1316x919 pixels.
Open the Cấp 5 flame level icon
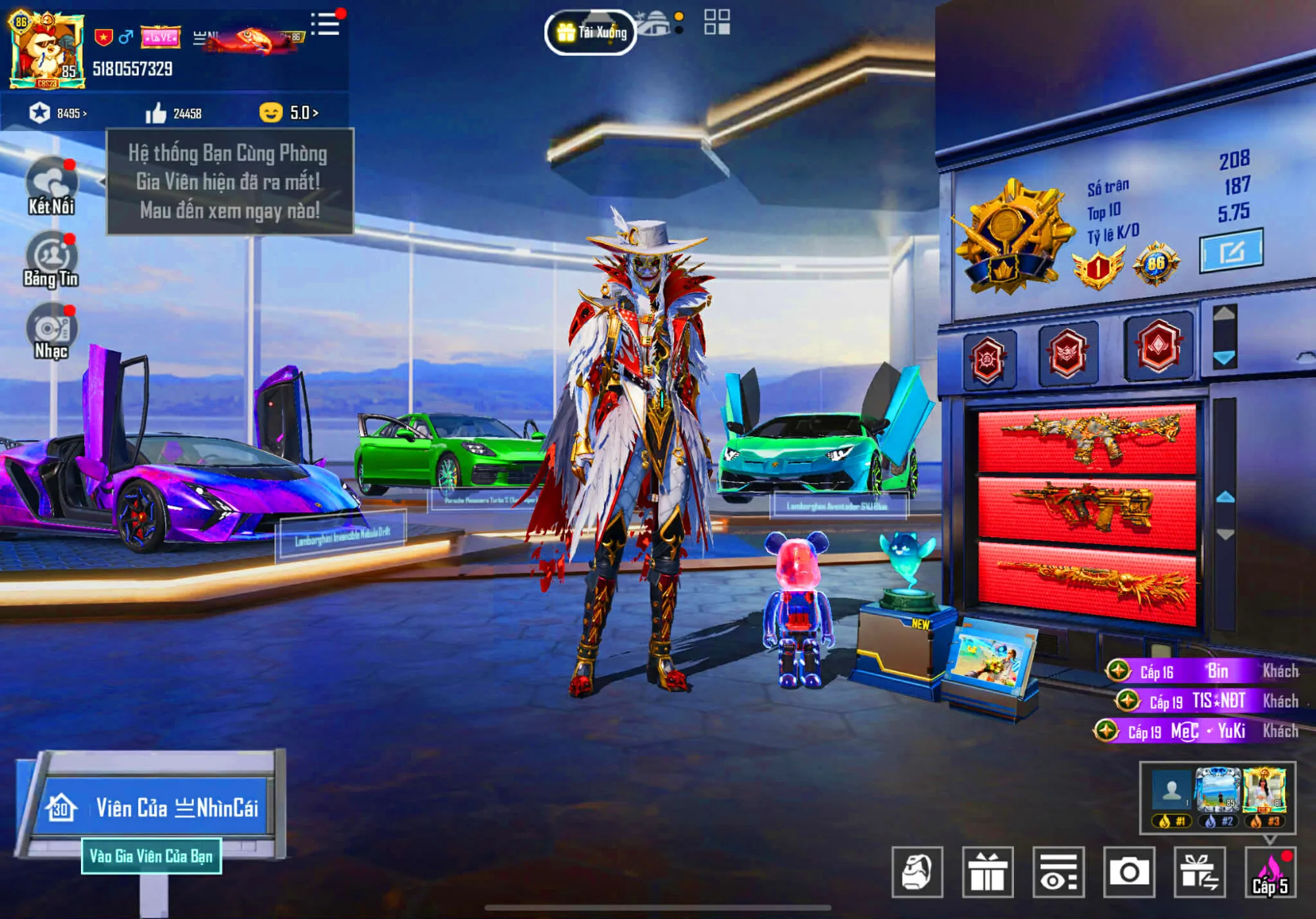[1270, 872]
